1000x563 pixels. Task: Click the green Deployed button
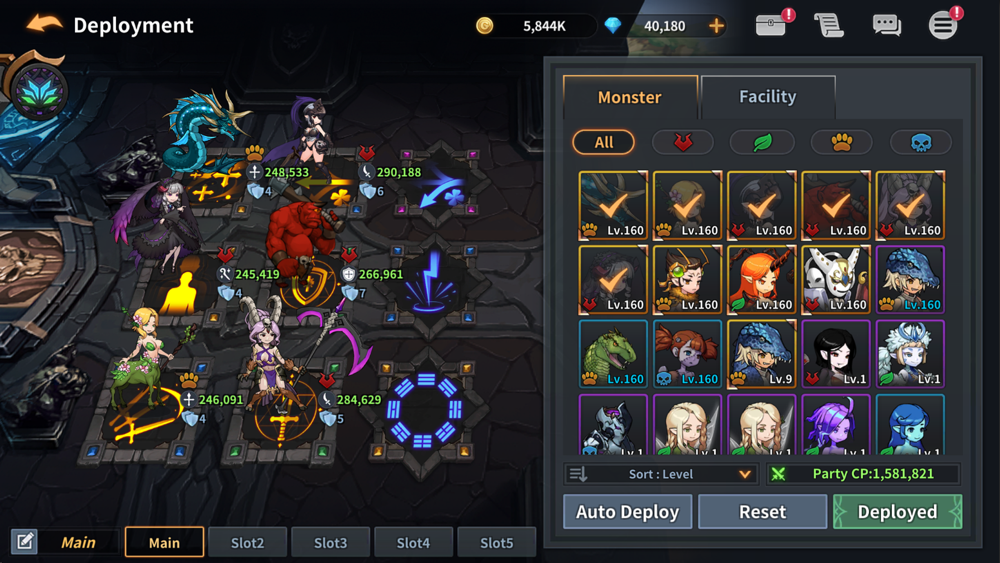coord(897,512)
